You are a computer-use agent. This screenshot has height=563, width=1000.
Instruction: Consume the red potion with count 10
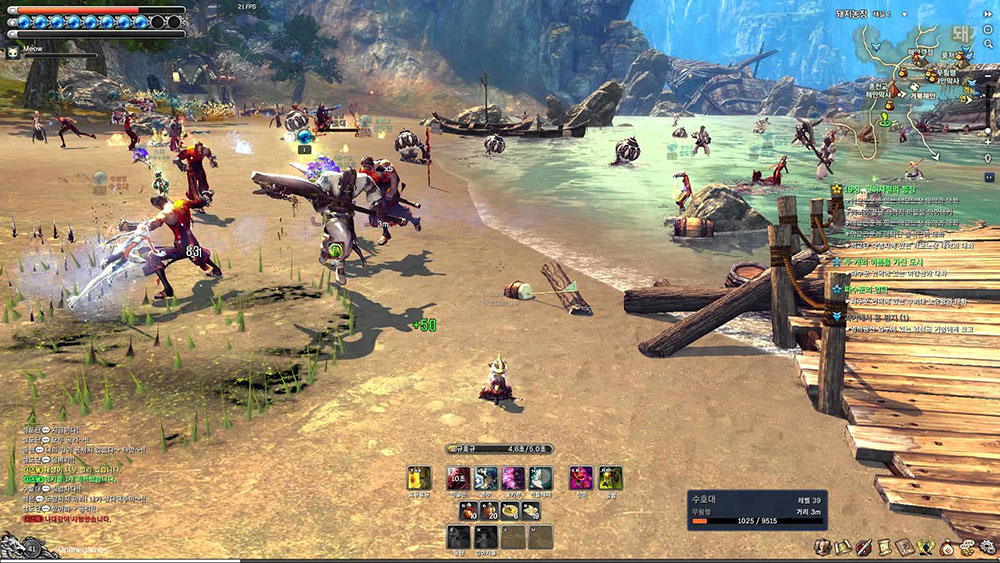[x=469, y=511]
